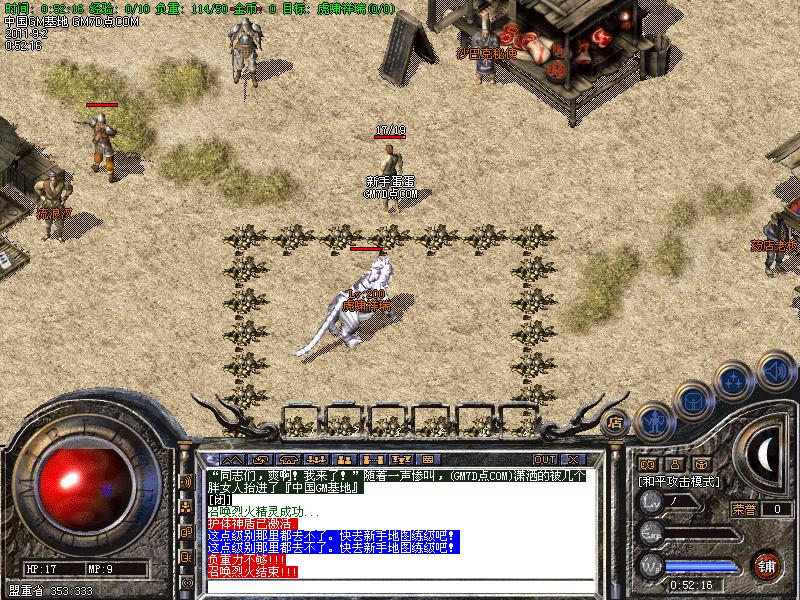
Task: Change the 和平攻击模式 attack mode
Action: tap(679, 481)
